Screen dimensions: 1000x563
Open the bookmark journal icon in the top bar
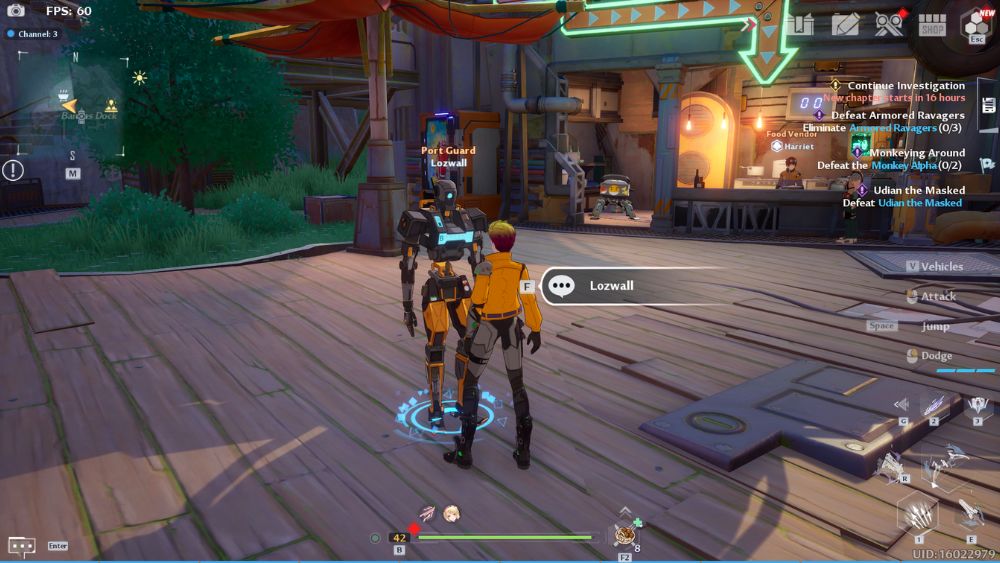click(x=800, y=24)
